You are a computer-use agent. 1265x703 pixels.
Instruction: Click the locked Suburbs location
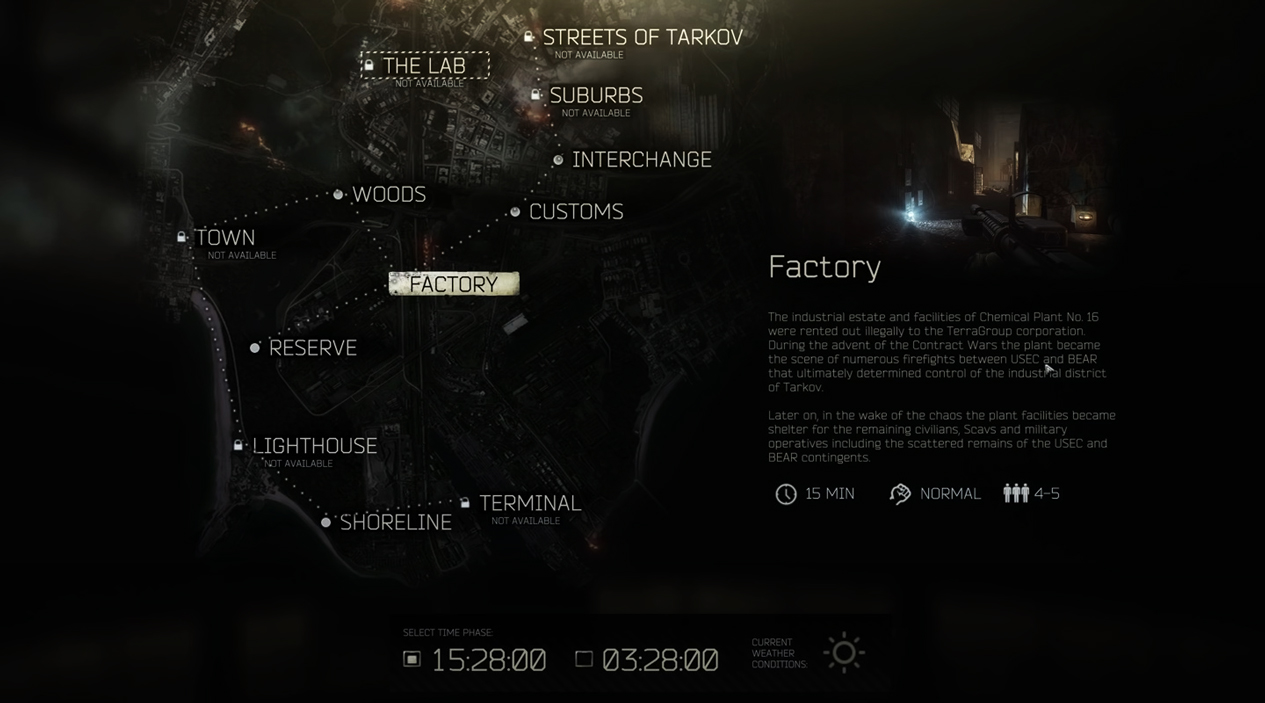pyautogui.click(x=596, y=96)
